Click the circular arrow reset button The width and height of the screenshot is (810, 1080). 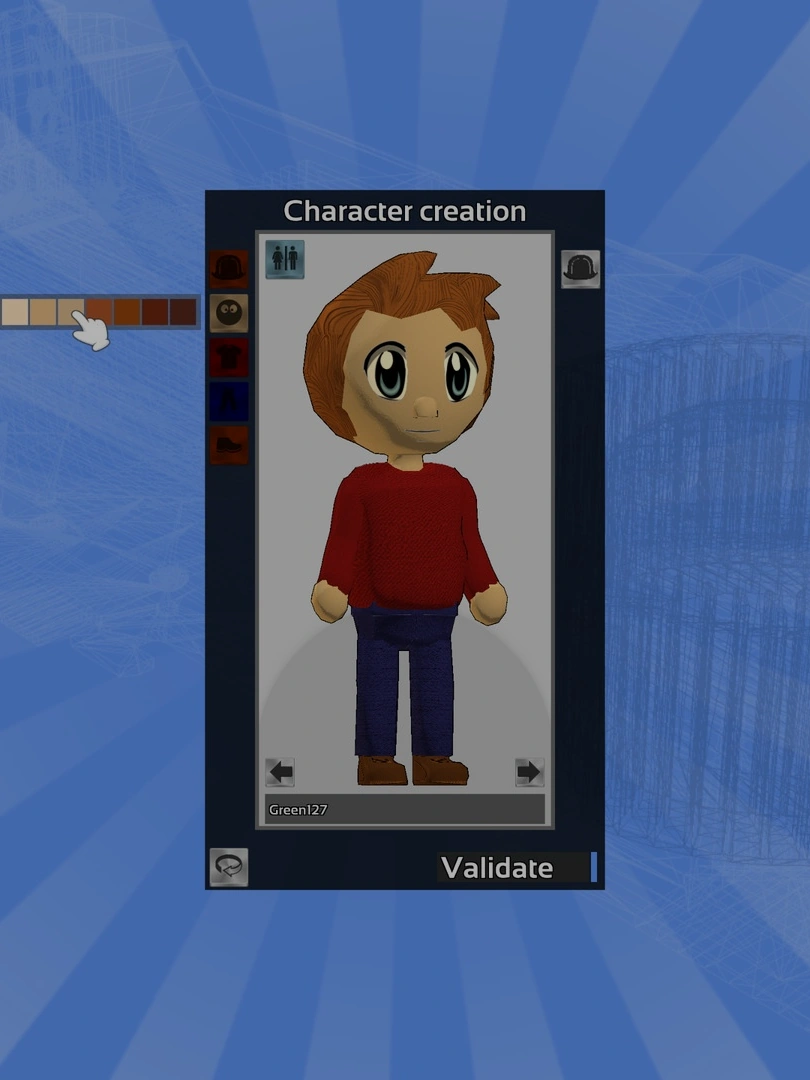click(x=229, y=868)
